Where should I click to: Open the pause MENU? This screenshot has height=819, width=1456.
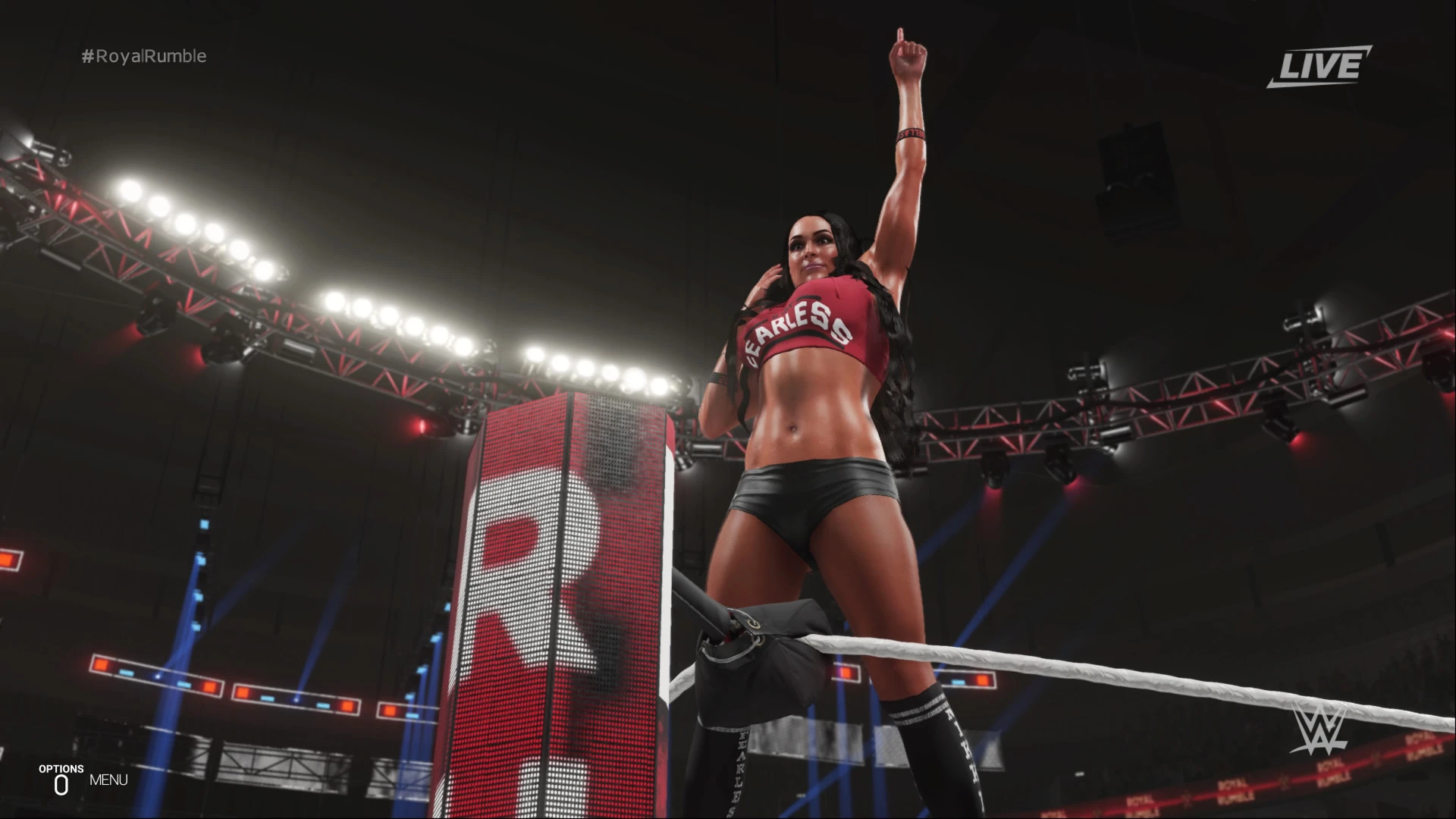[x=108, y=780]
